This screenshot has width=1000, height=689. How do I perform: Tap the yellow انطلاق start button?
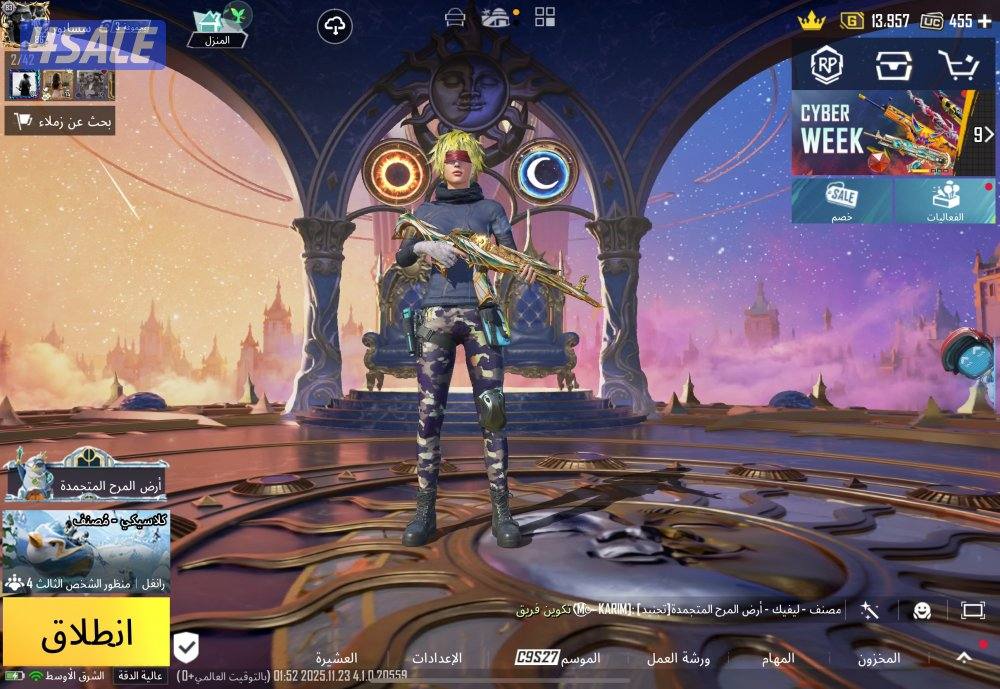86,632
